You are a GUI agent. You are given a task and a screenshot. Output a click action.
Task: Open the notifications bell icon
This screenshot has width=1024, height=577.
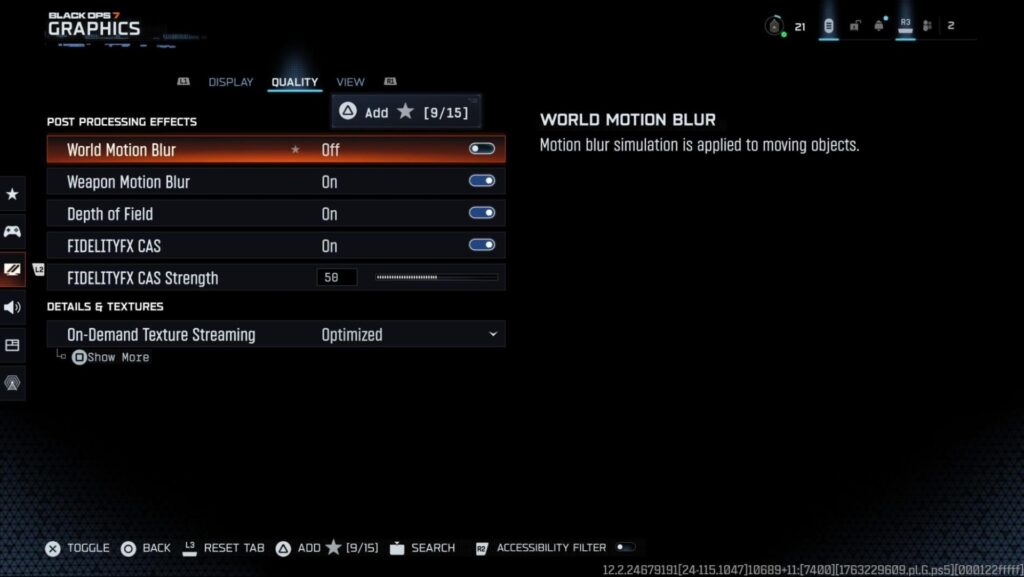point(879,27)
